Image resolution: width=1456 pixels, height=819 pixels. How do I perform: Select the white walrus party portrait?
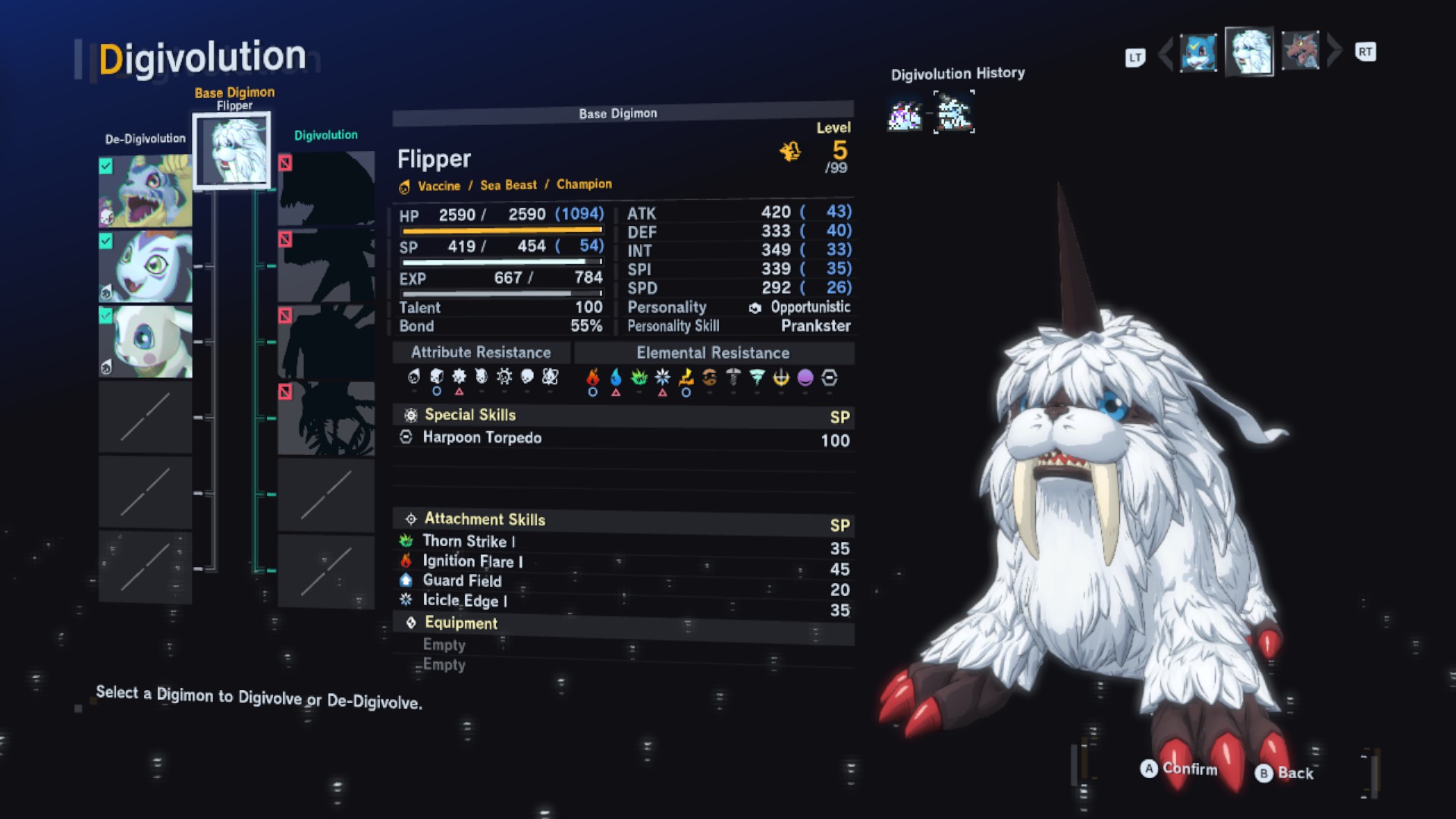pyautogui.click(x=1249, y=52)
